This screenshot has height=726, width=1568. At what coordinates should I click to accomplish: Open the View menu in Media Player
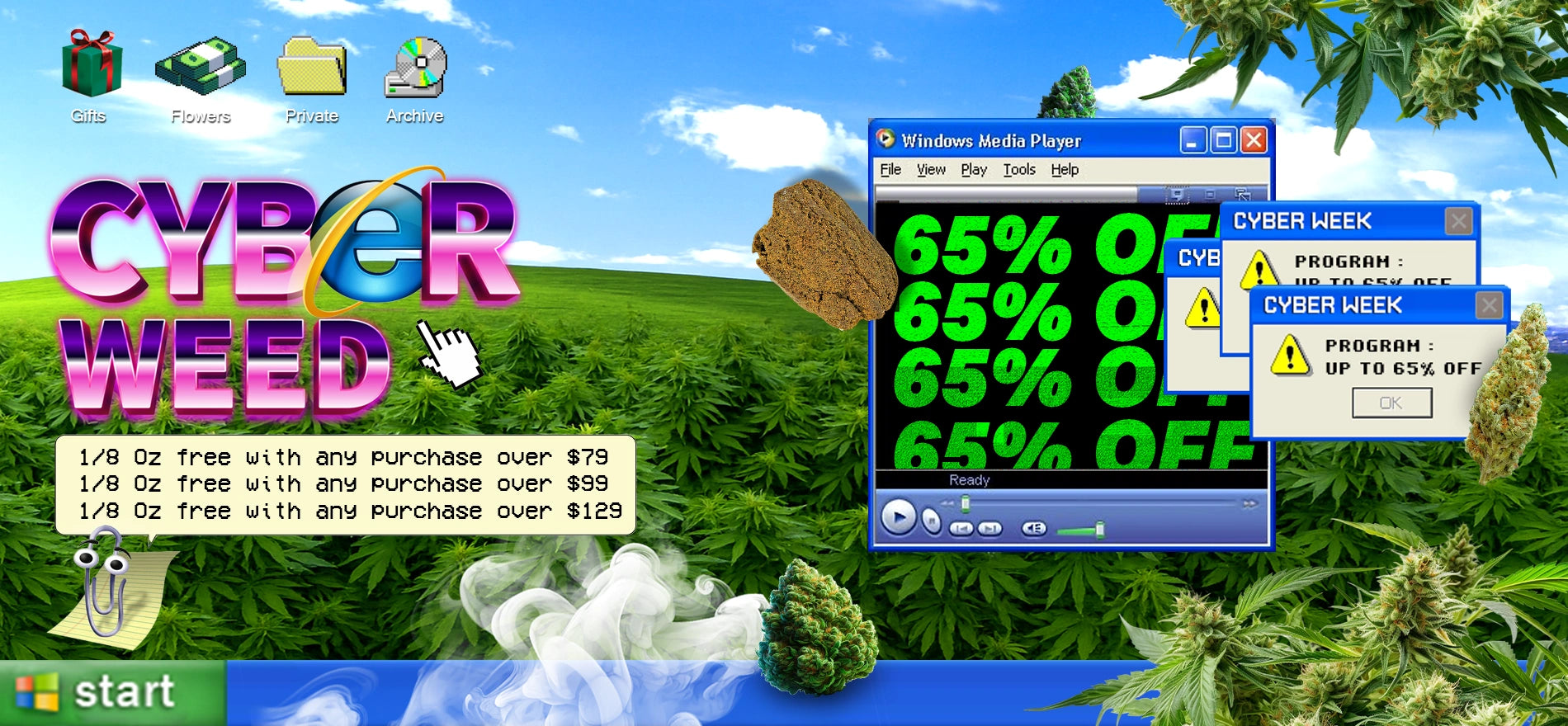(931, 170)
